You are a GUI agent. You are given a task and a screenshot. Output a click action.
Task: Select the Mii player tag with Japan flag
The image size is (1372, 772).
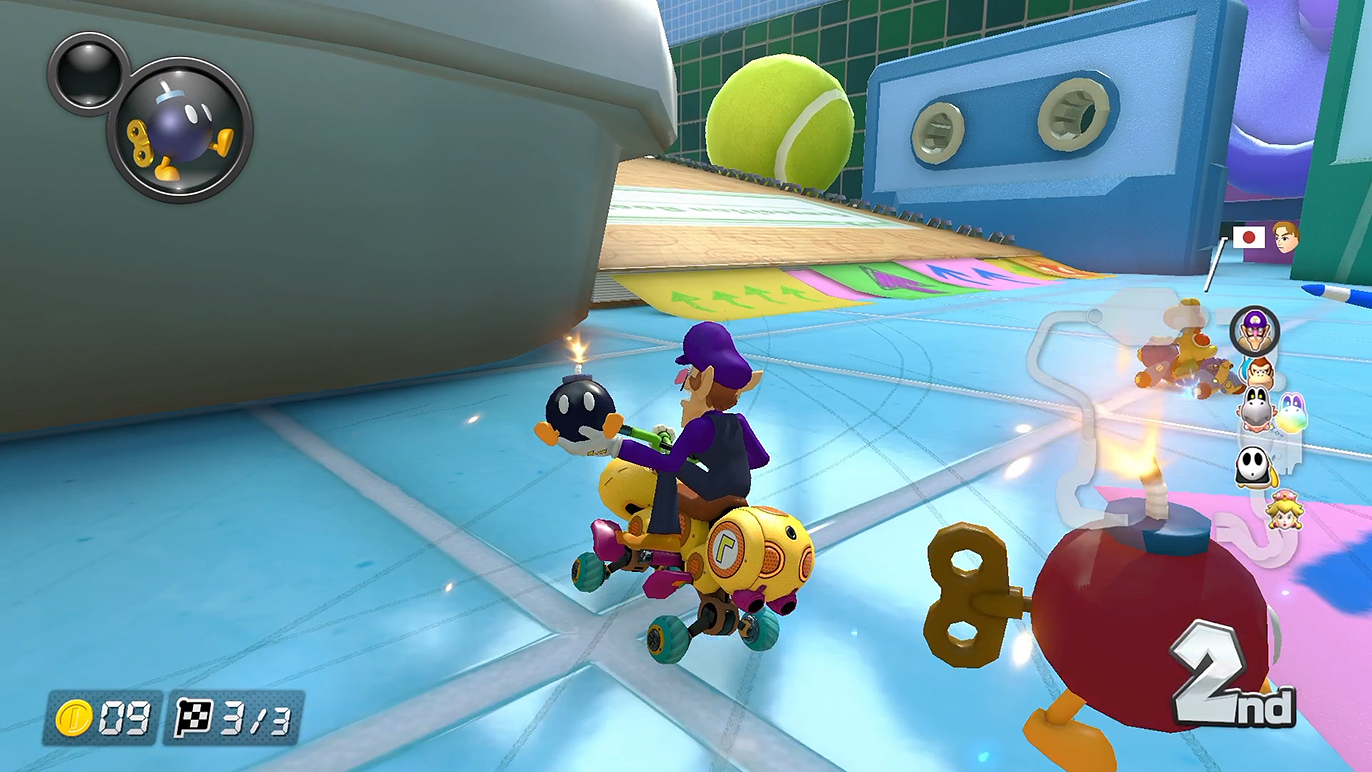[x=1265, y=238]
